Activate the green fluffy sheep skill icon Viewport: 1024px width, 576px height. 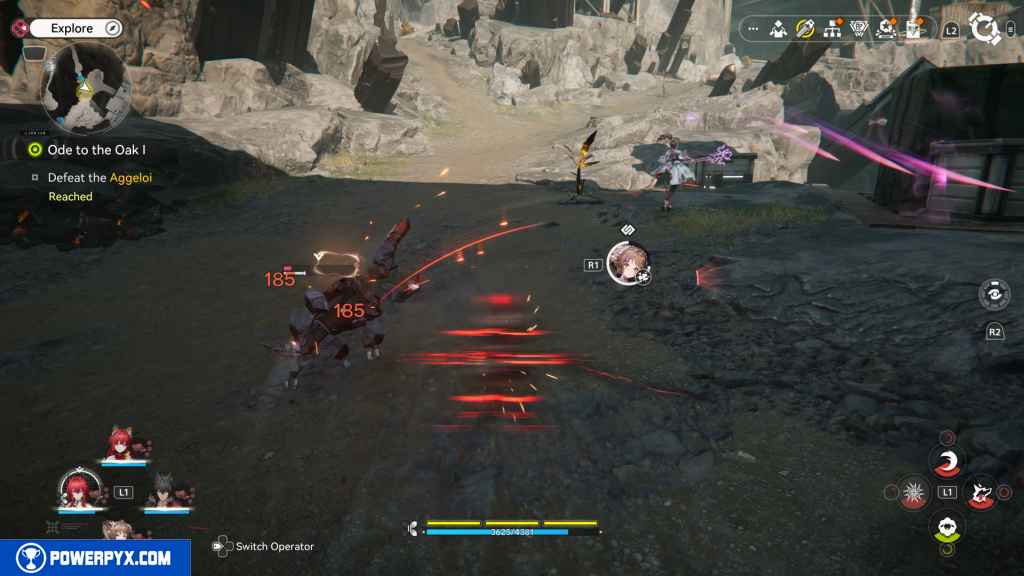[946, 526]
